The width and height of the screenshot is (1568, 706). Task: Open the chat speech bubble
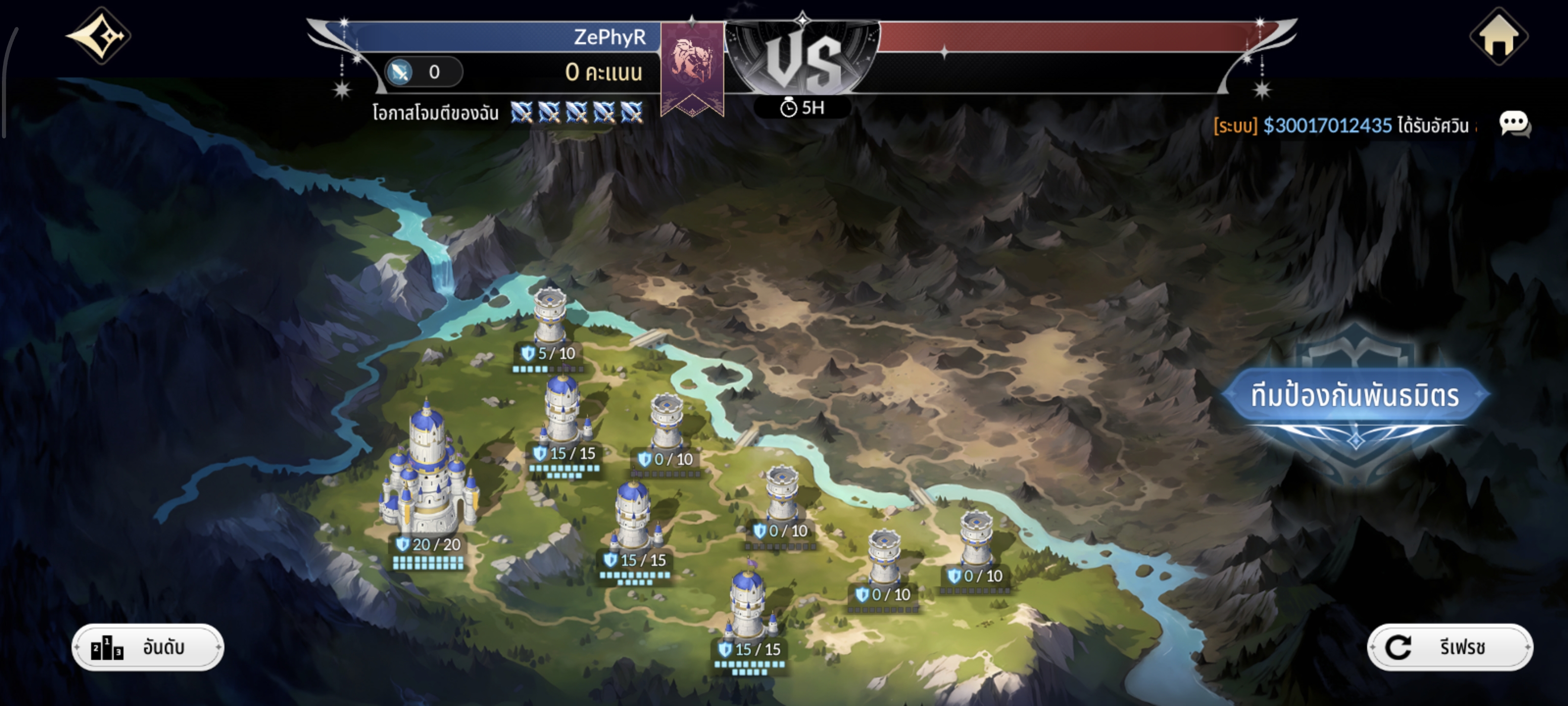point(1514,124)
